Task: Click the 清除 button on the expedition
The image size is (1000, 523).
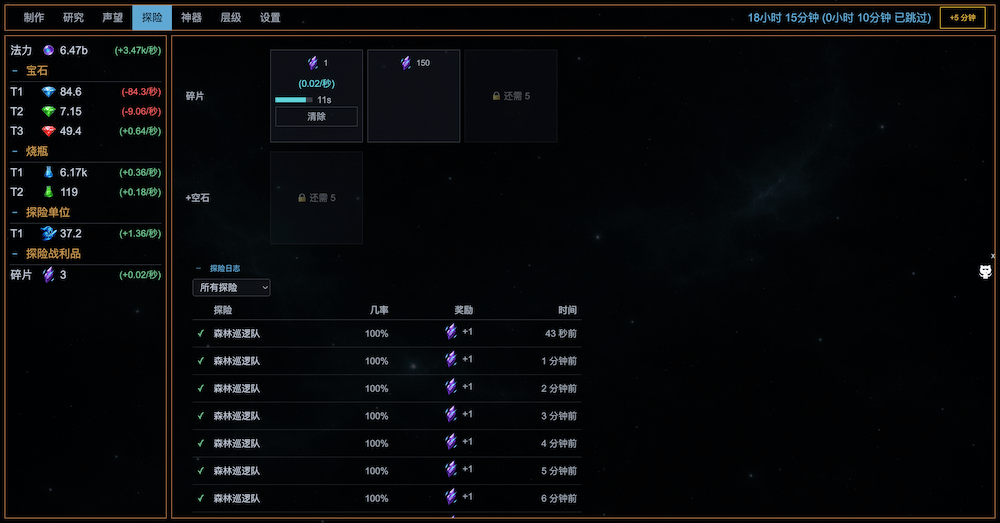Action: coord(316,117)
